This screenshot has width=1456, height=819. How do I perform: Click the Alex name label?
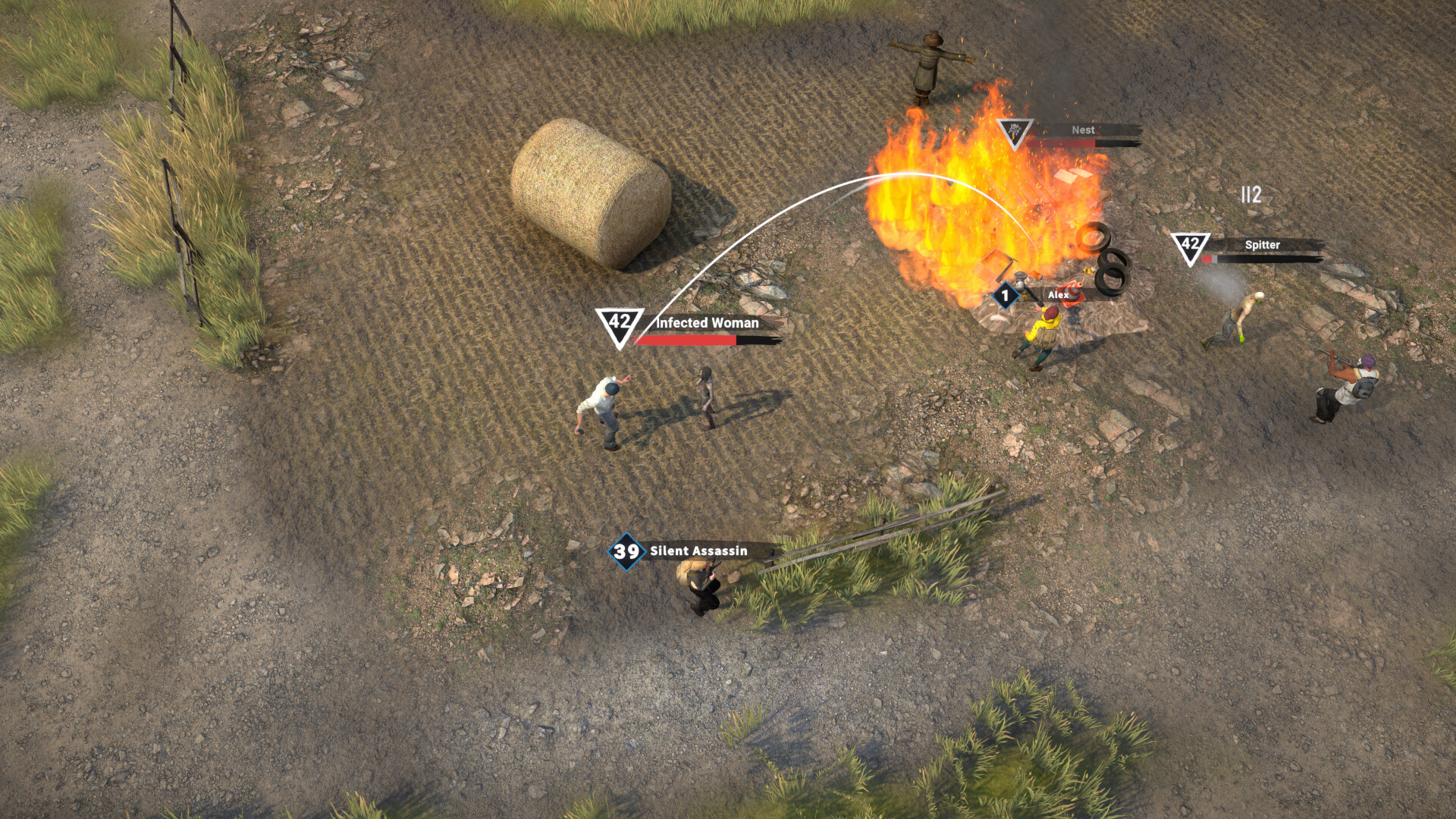point(1057,296)
